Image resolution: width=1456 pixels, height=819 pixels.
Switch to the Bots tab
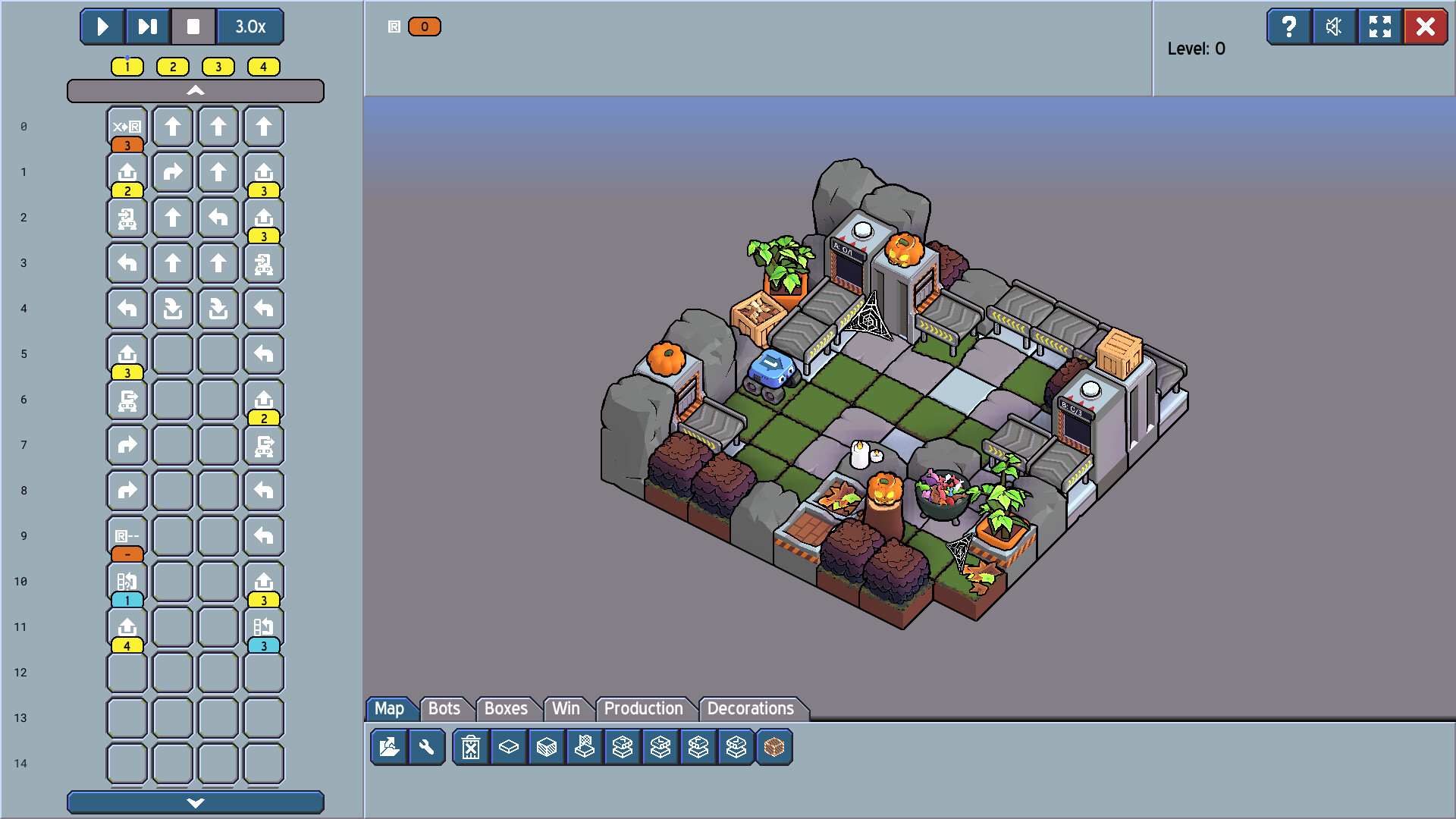(446, 708)
